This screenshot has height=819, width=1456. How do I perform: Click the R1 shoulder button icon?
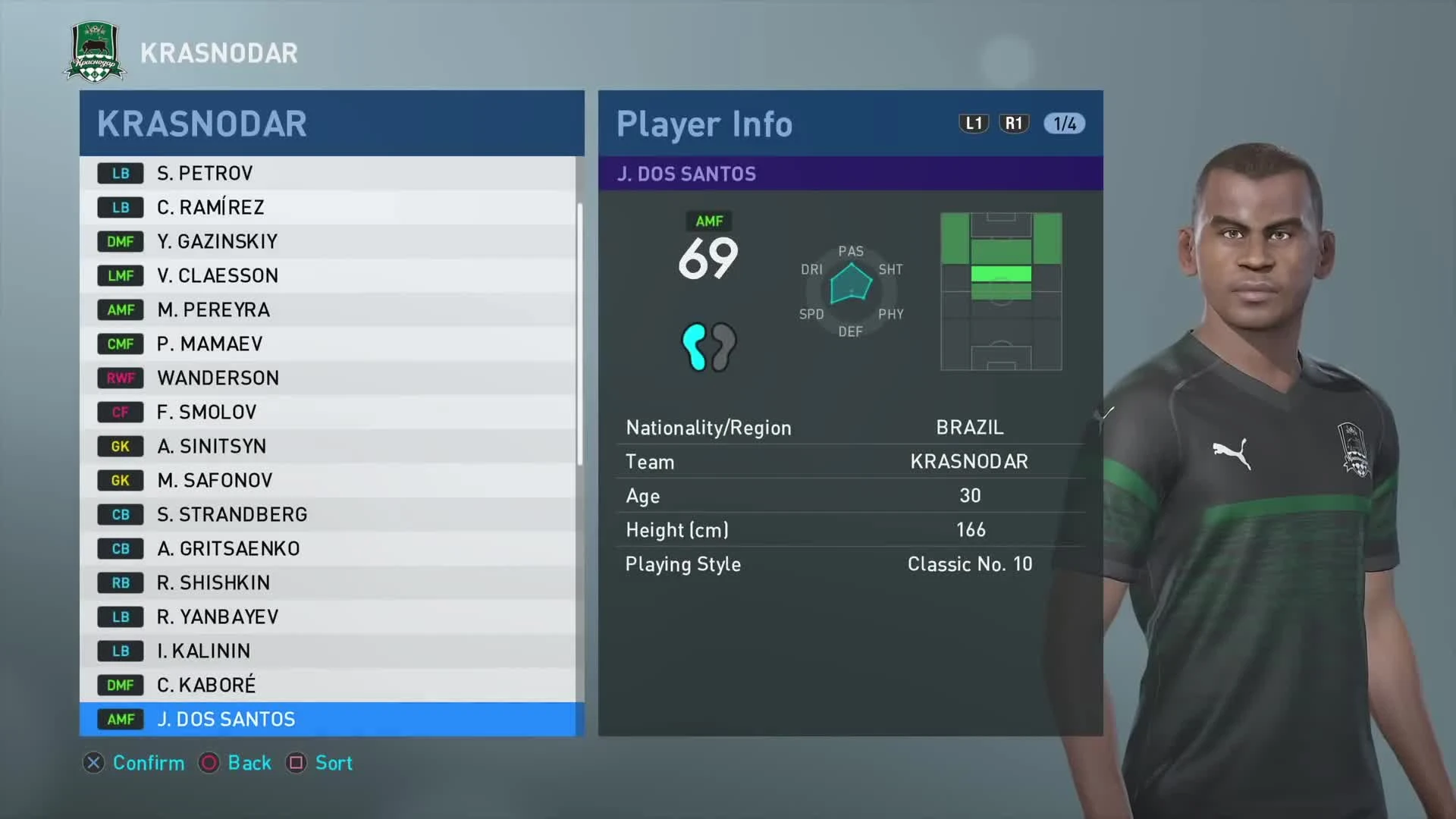[x=1014, y=124]
